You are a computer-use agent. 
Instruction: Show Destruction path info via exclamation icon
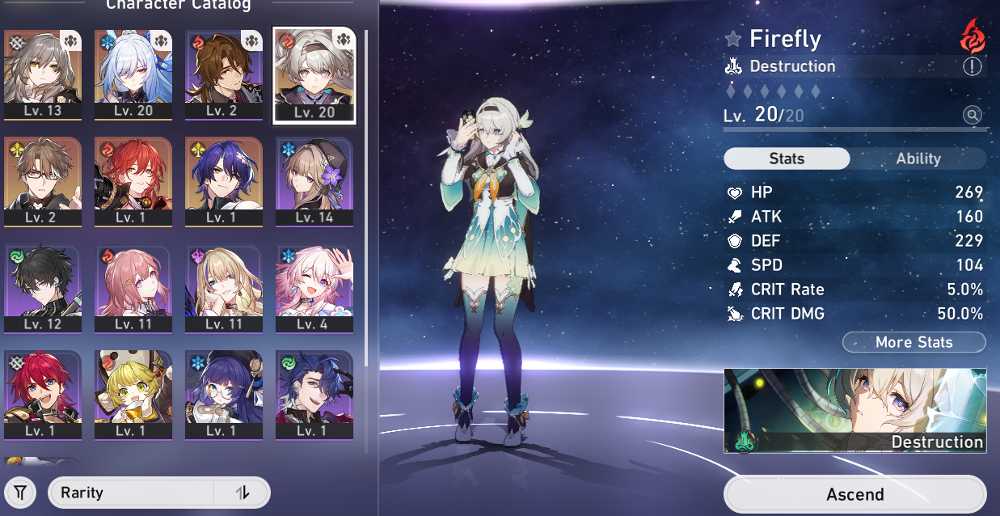coord(972,67)
